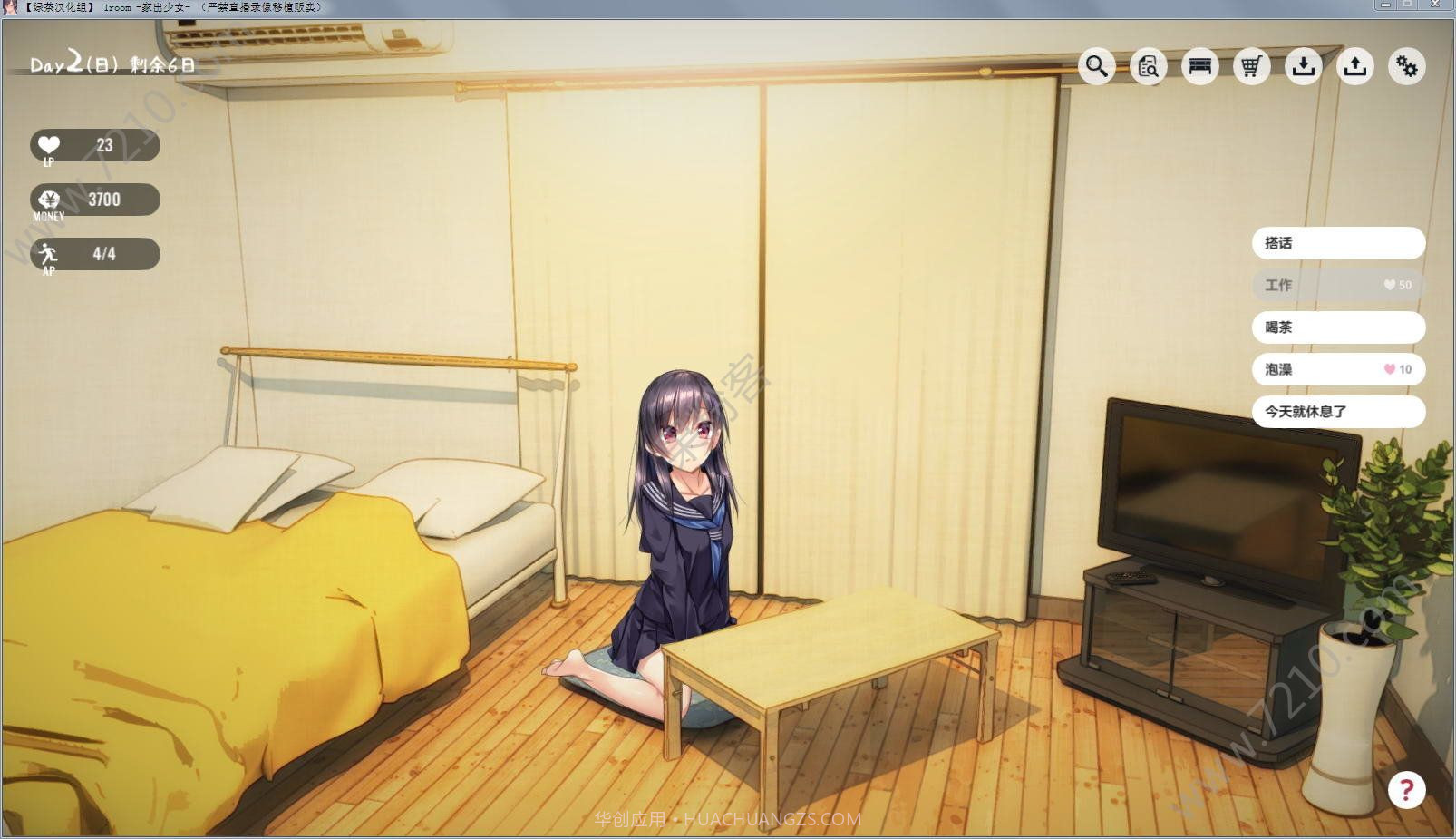1456x839 pixels.
Task: Open the magnifier search tool
Action: pyautogui.click(x=1096, y=66)
